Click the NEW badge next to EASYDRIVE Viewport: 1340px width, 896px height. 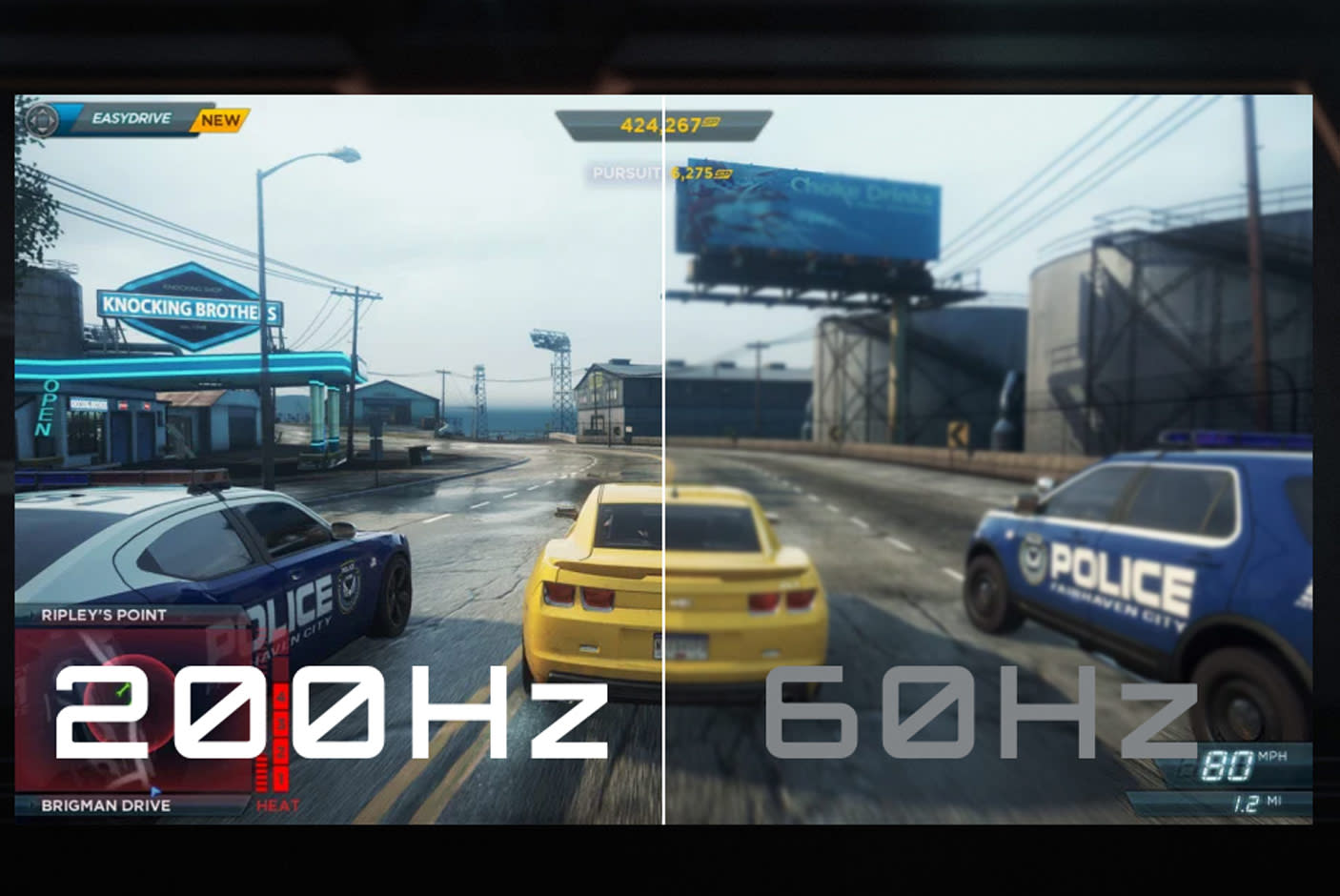[220, 120]
